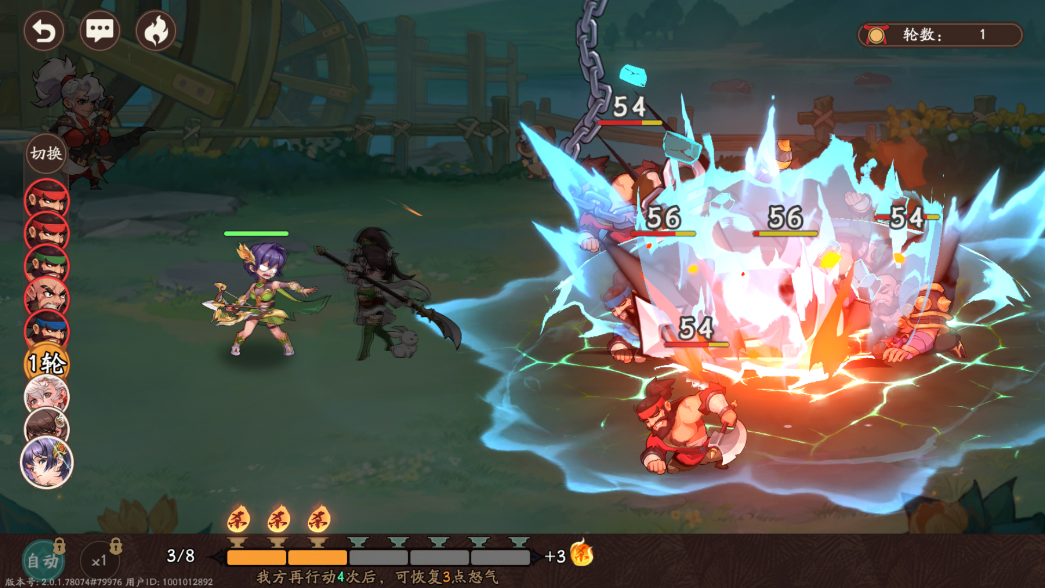Screen dimensions: 1045x588
Task: Click the 切换 switch button
Action: pos(46,153)
